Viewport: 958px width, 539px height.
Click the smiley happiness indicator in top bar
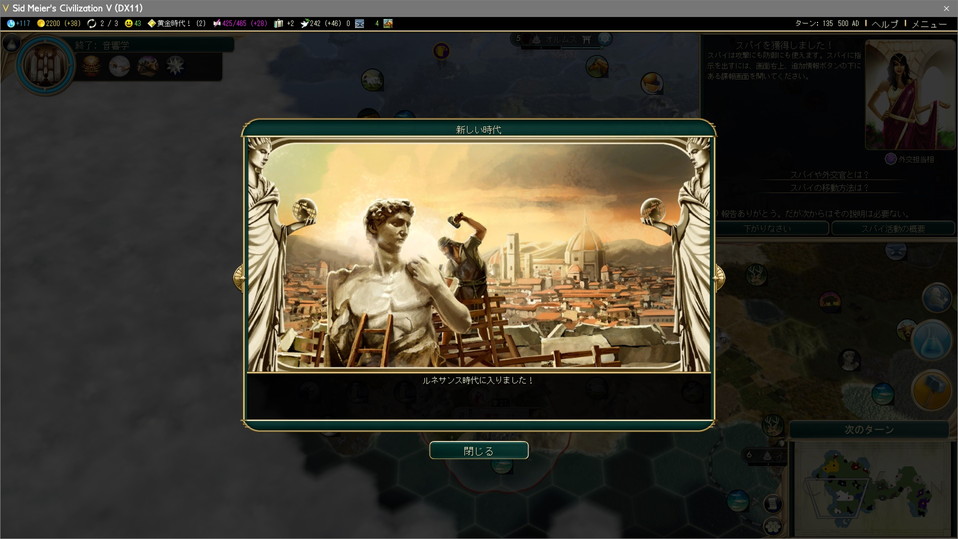tap(133, 23)
